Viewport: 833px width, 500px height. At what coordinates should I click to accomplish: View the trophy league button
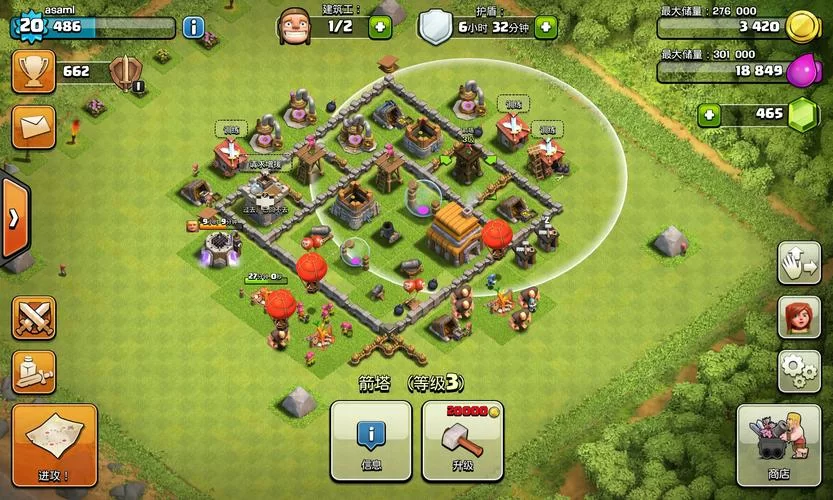coord(33,72)
